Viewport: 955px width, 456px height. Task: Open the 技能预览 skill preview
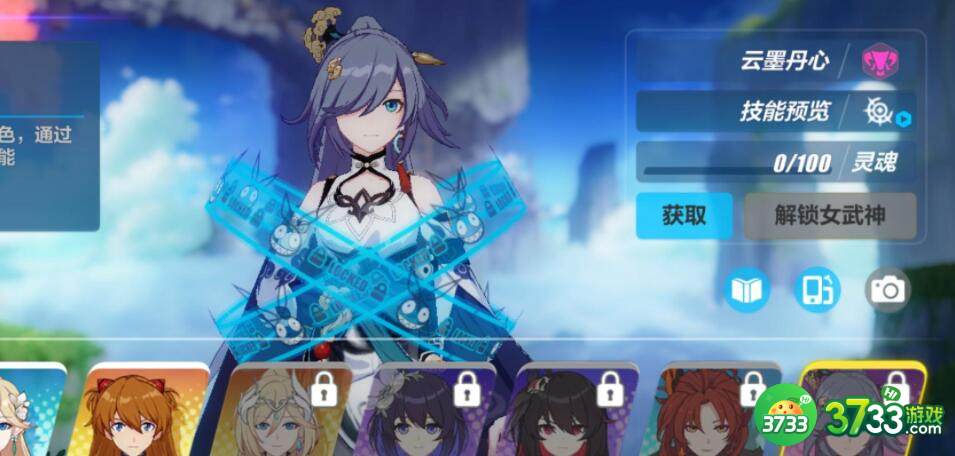(784, 111)
